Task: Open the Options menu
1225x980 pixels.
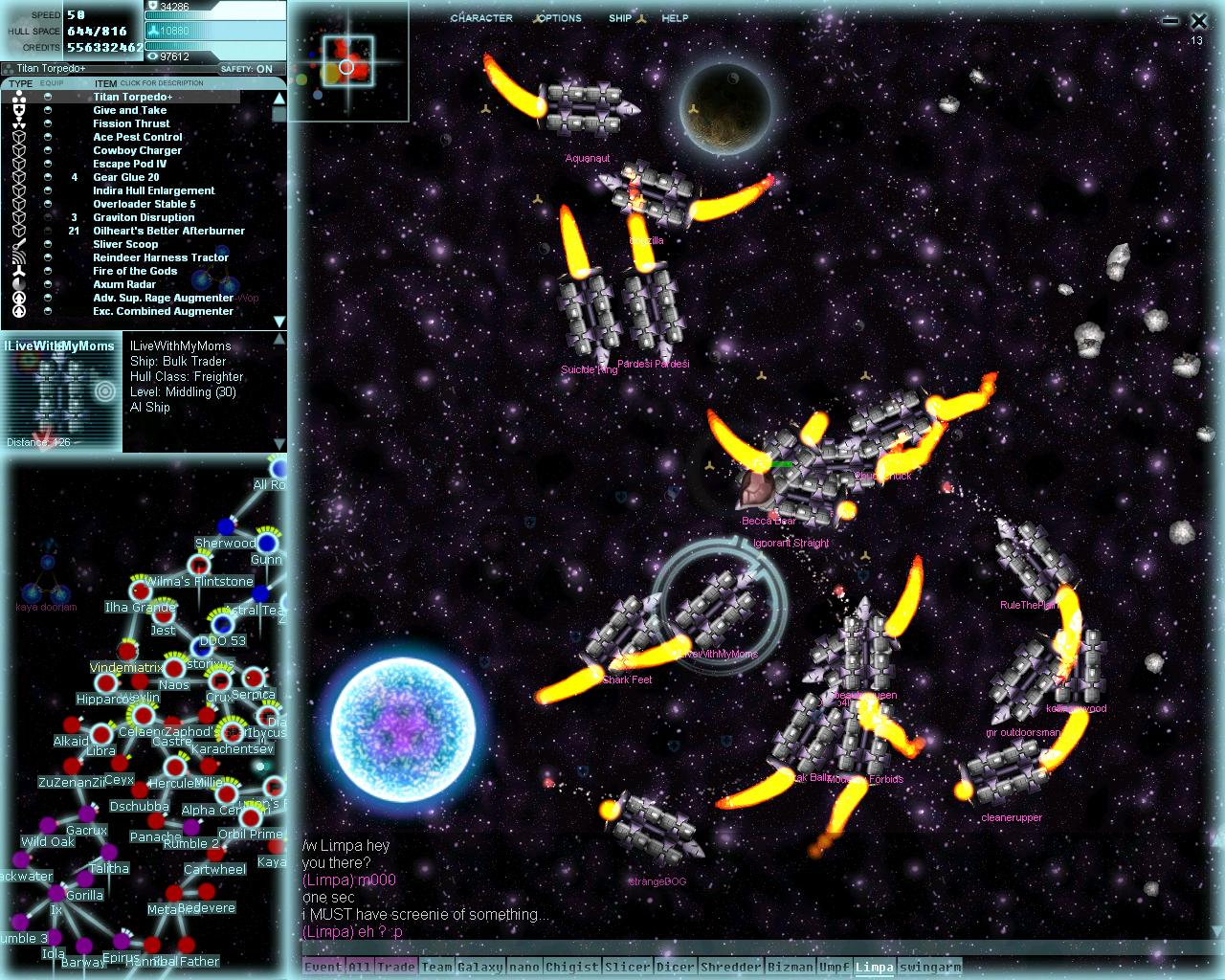Action: pos(558,18)
